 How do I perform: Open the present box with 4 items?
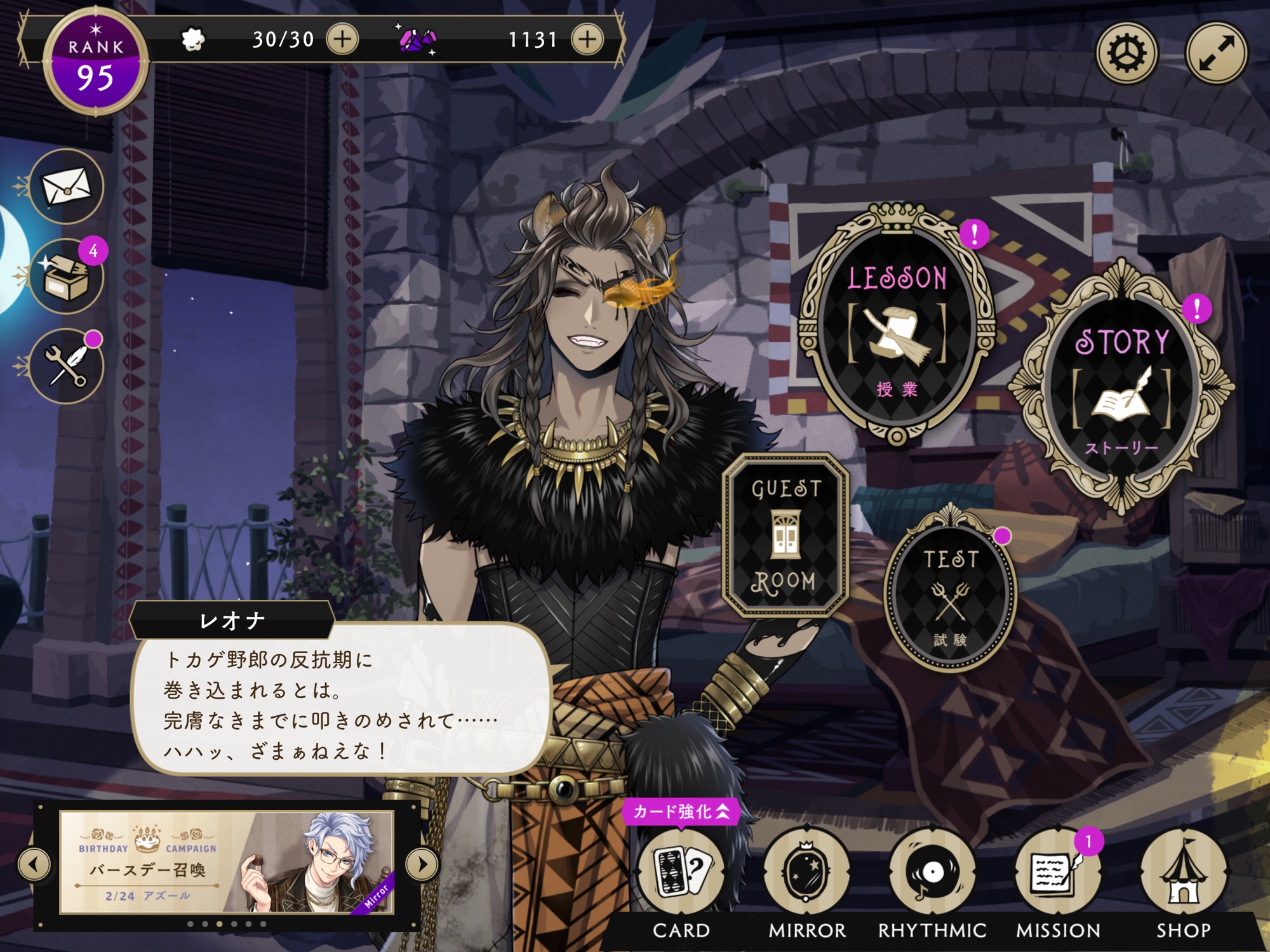tap(66, 277)
